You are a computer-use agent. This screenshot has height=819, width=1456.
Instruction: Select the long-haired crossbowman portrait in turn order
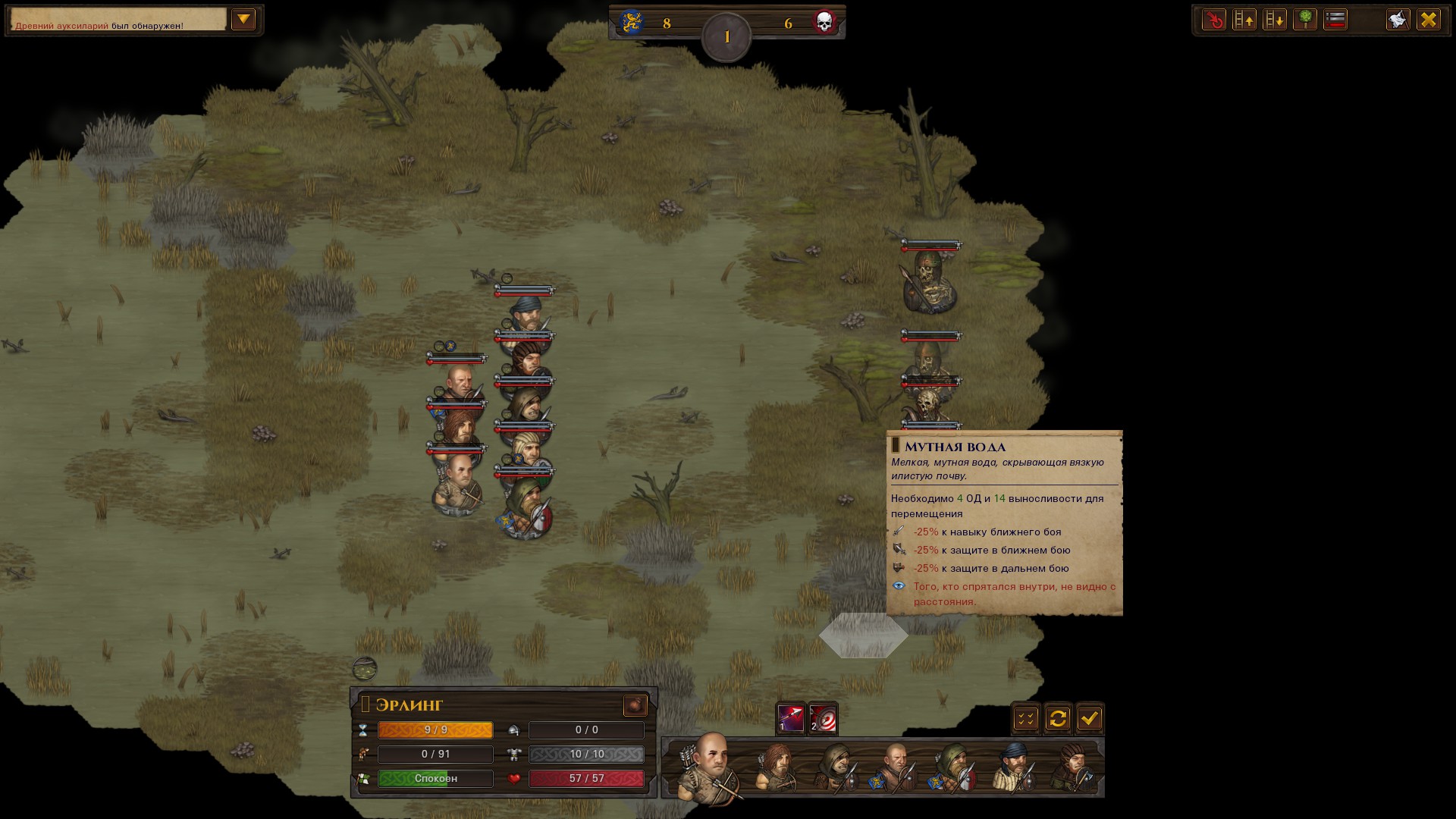point(775,767)
